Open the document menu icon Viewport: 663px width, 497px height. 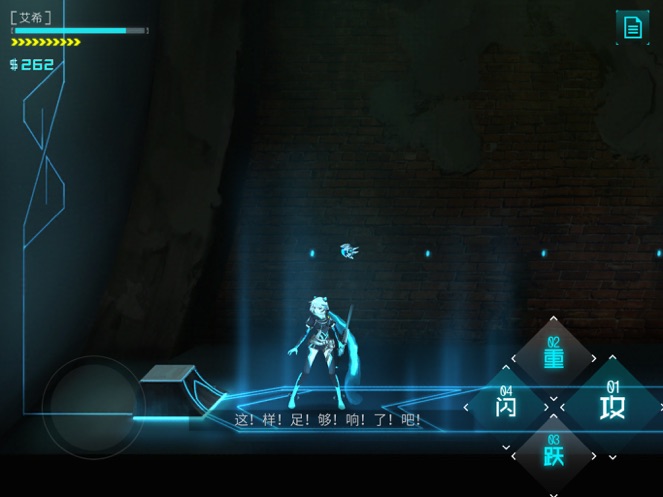coord(632,27)
